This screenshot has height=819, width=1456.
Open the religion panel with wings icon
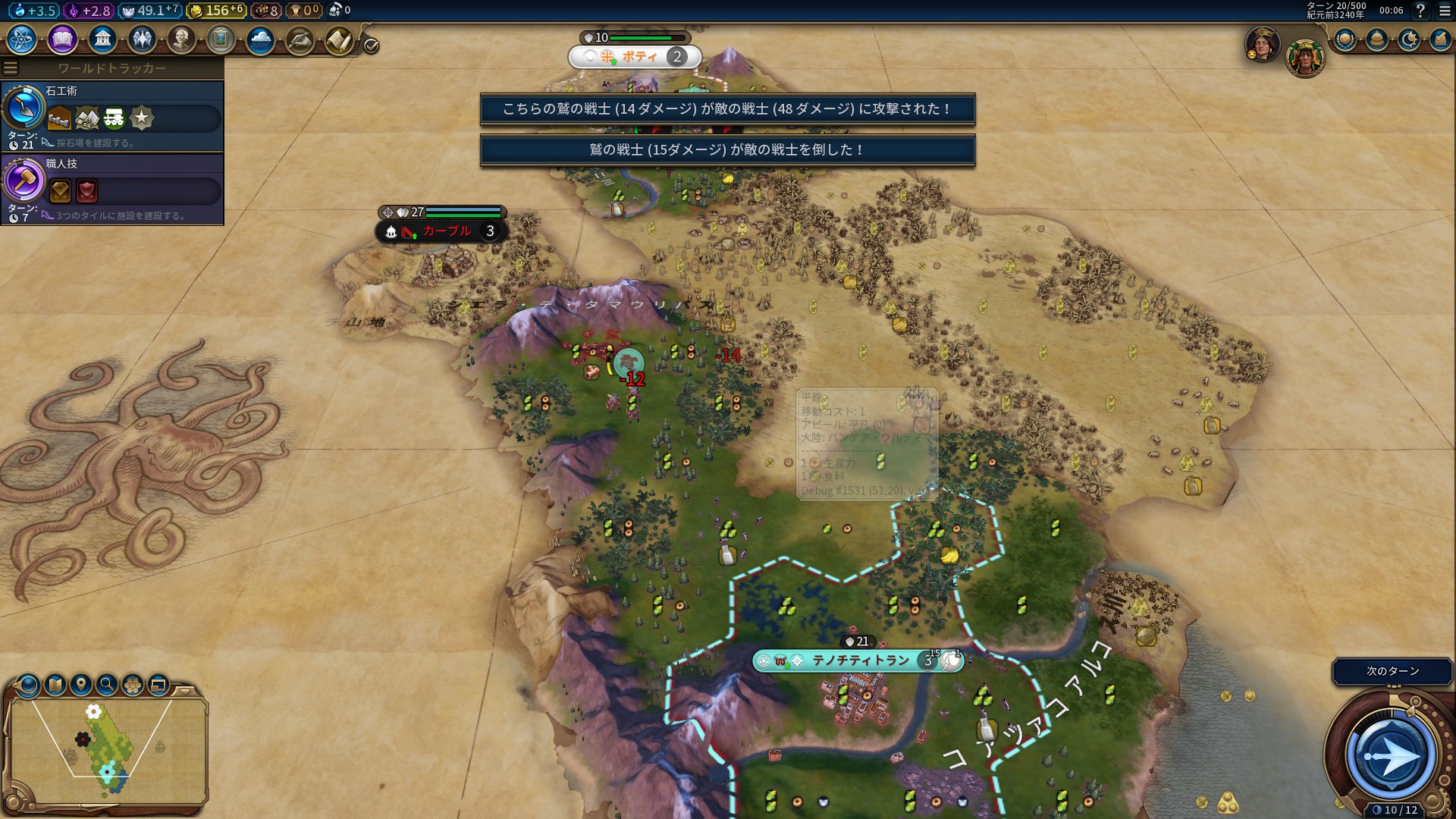click(142, 39)
